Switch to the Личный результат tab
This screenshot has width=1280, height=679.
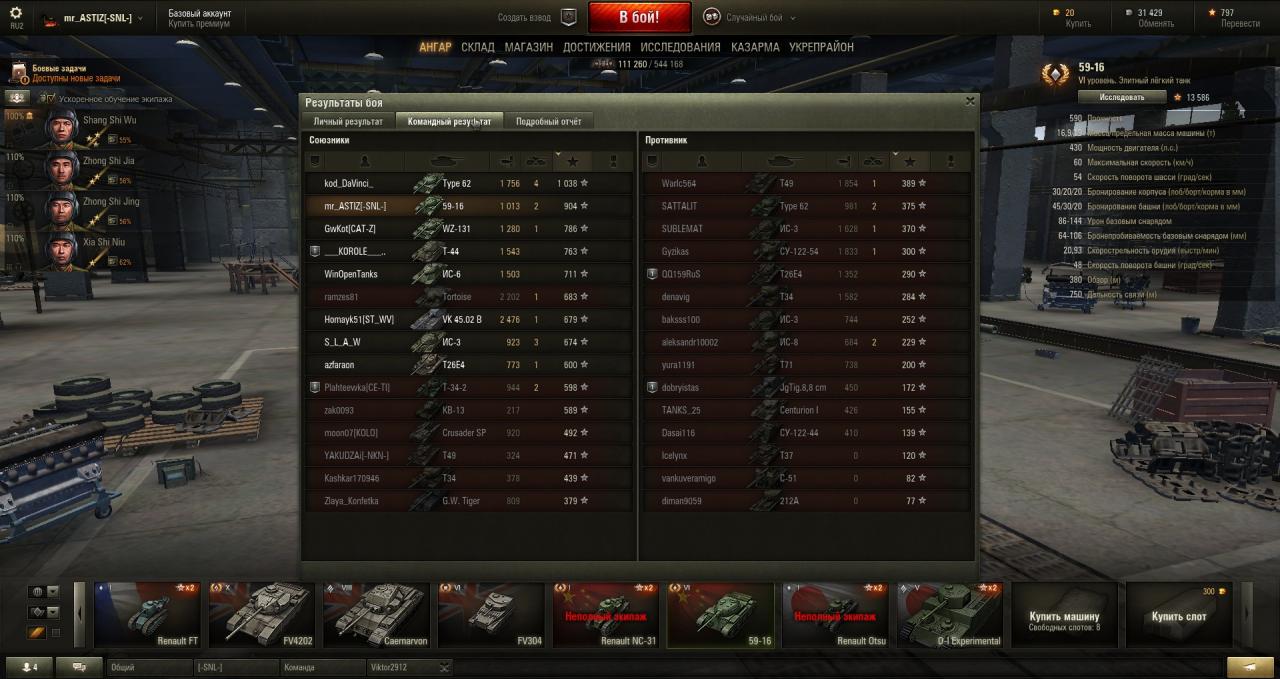[347, 121]
